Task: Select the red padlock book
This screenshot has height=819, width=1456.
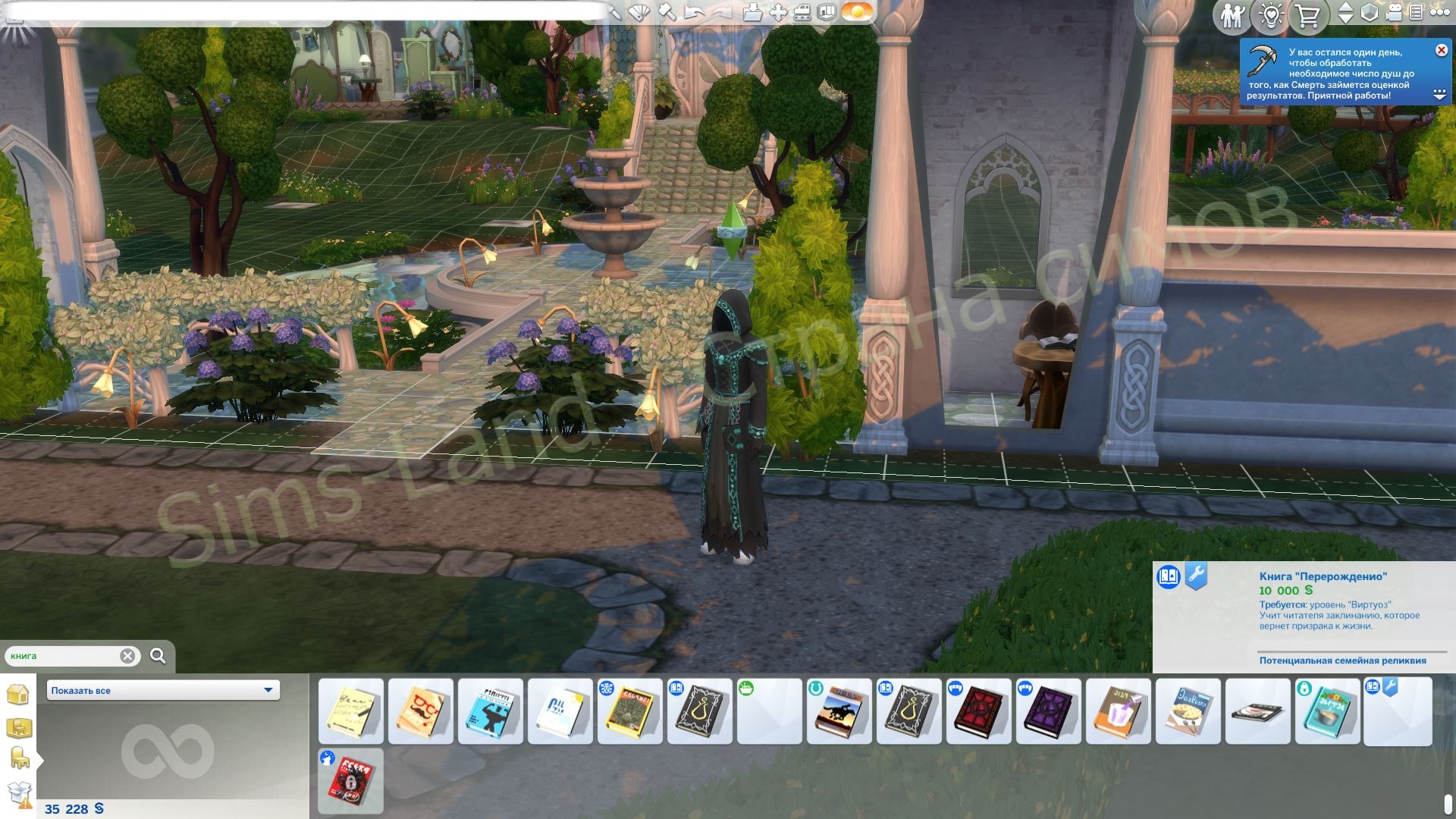Action: click(351, 781)
